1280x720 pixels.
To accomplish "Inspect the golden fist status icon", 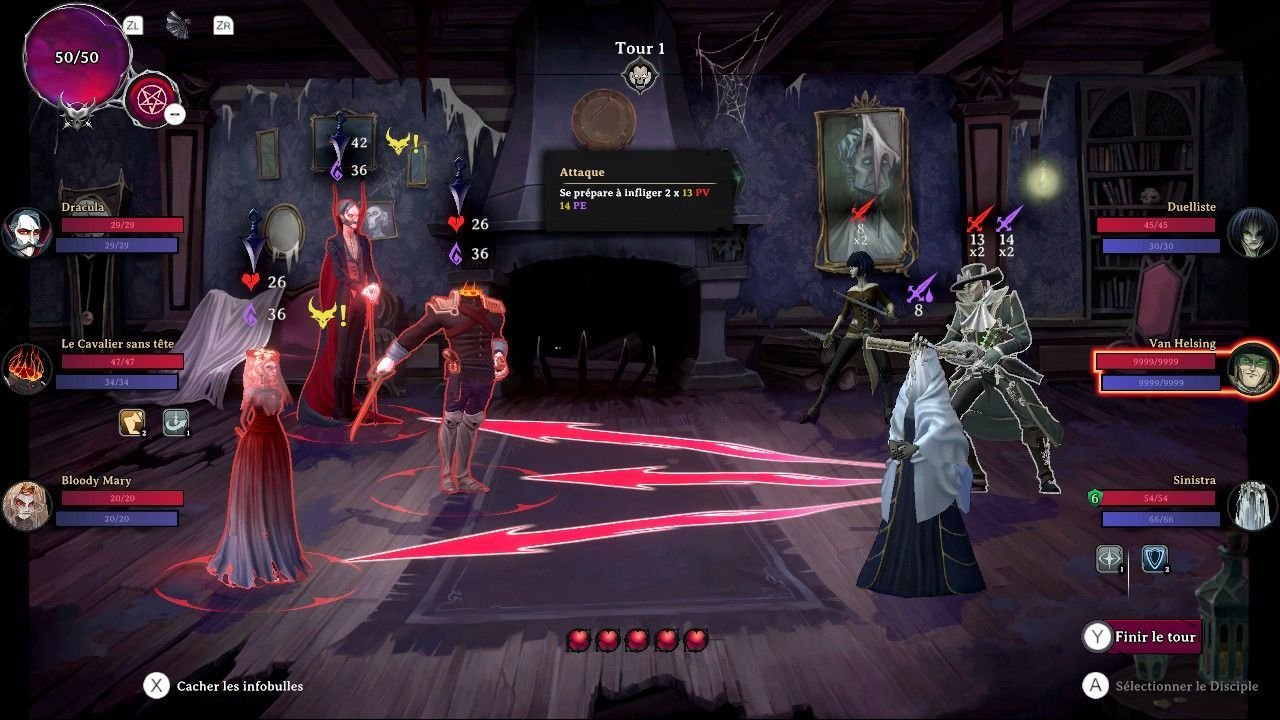I will point(133,423).
